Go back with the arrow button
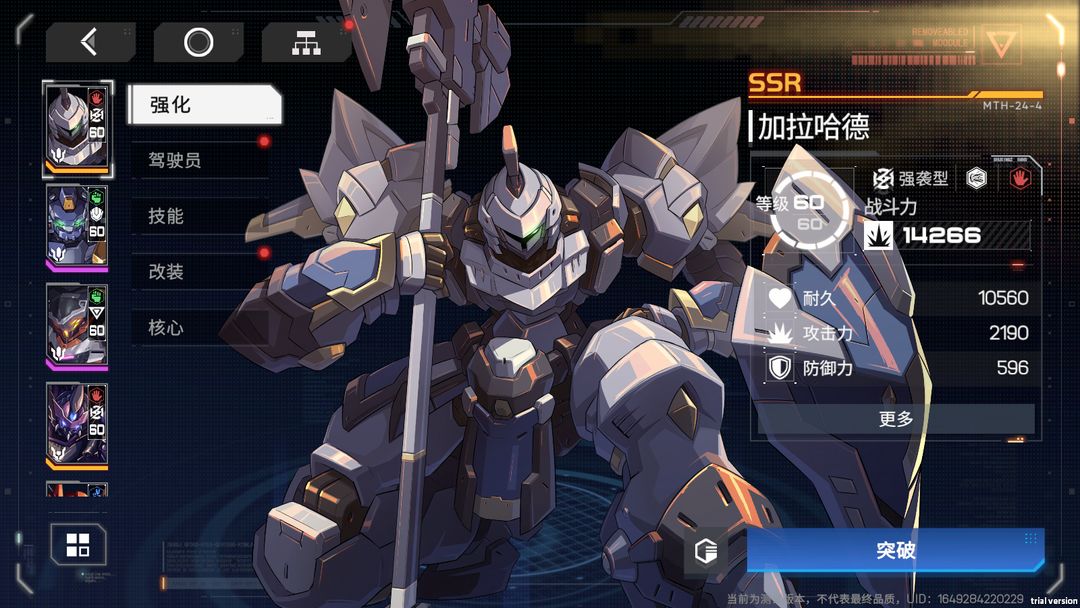 pos(90,42)
